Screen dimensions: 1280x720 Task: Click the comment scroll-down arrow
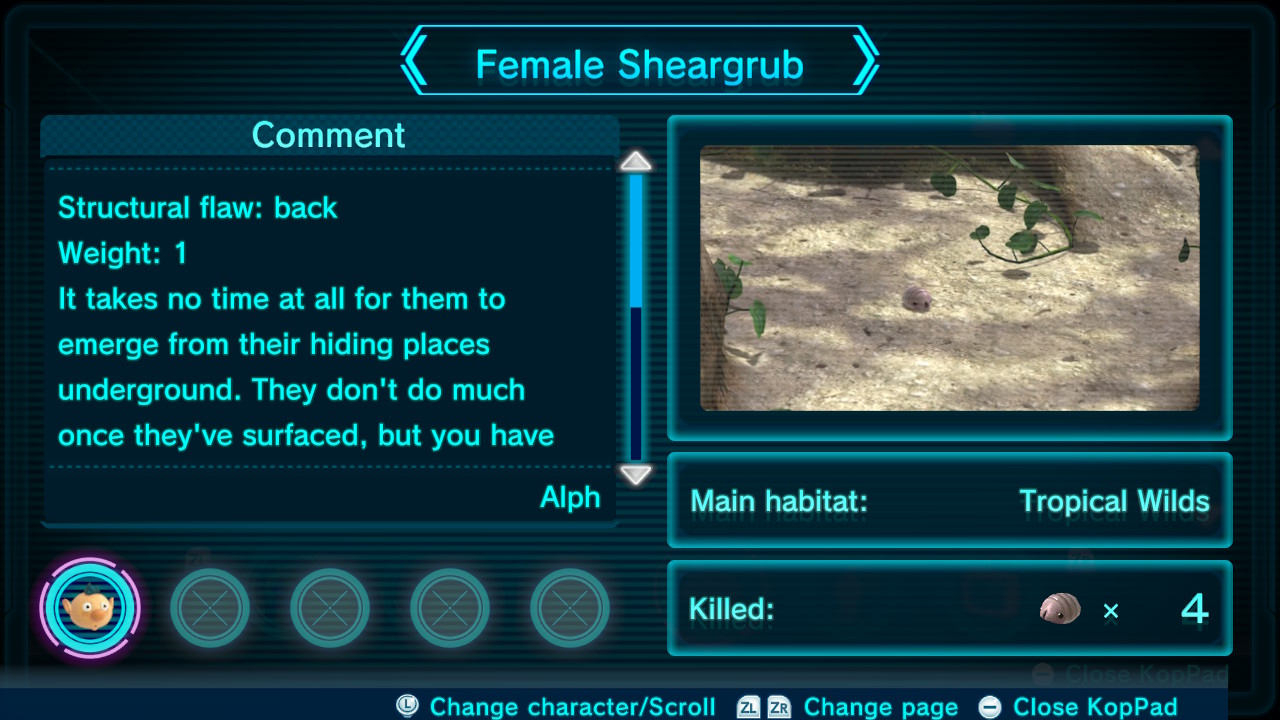[x=636, y=474]
